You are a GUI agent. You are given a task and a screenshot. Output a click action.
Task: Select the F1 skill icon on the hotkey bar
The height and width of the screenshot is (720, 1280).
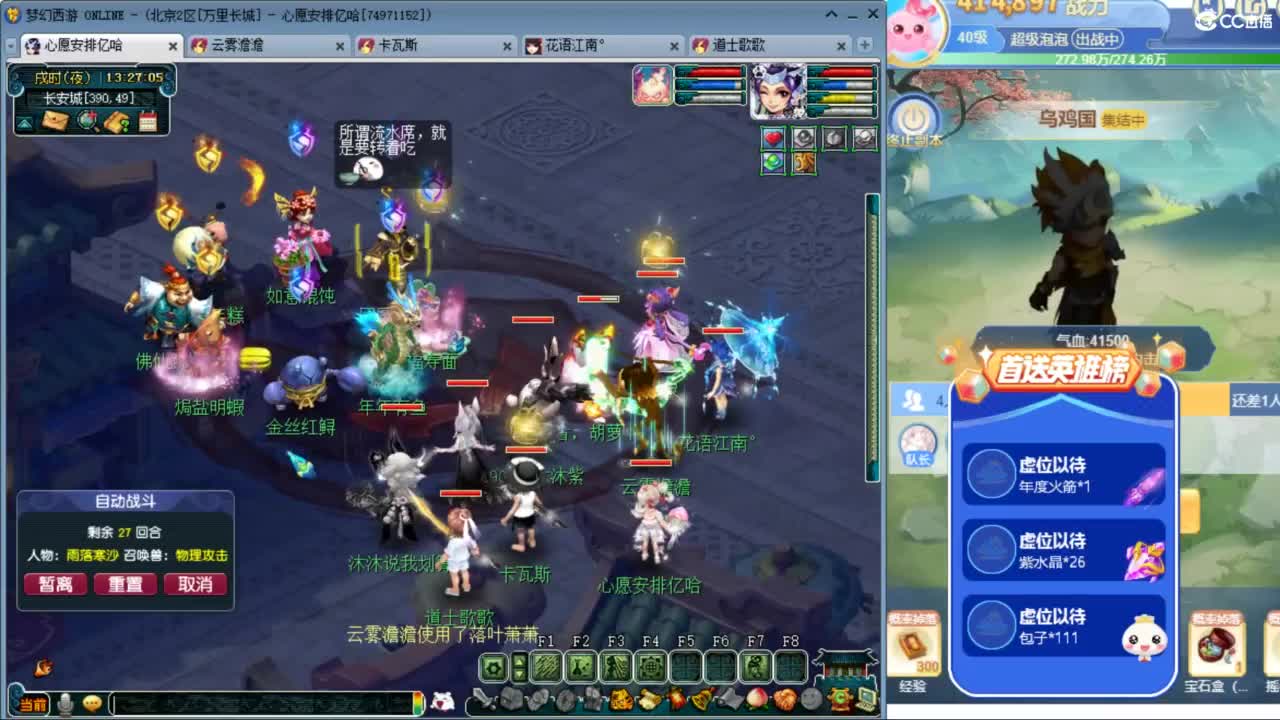pyautogui.click(x=546, y=666)
